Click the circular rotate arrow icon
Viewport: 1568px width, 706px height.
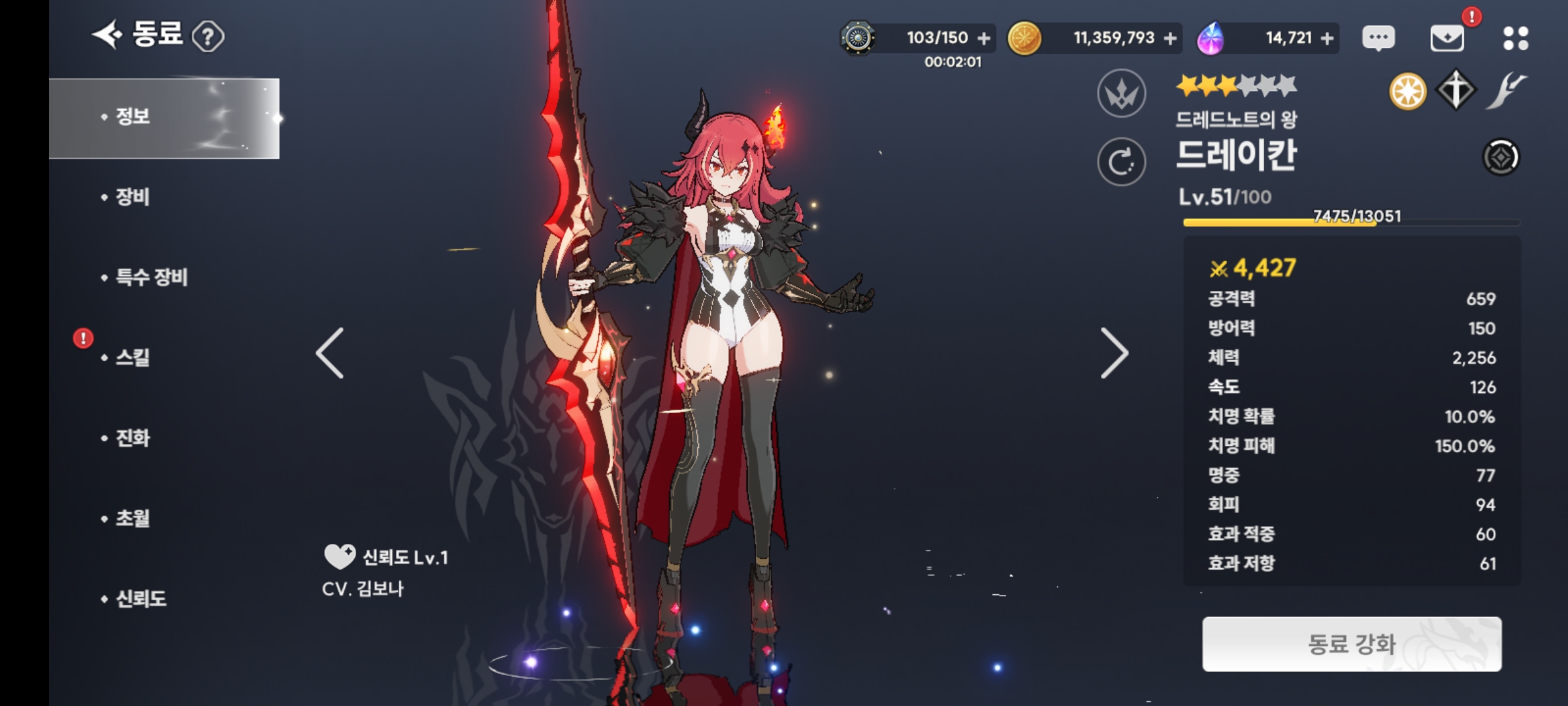[1121, 161]
